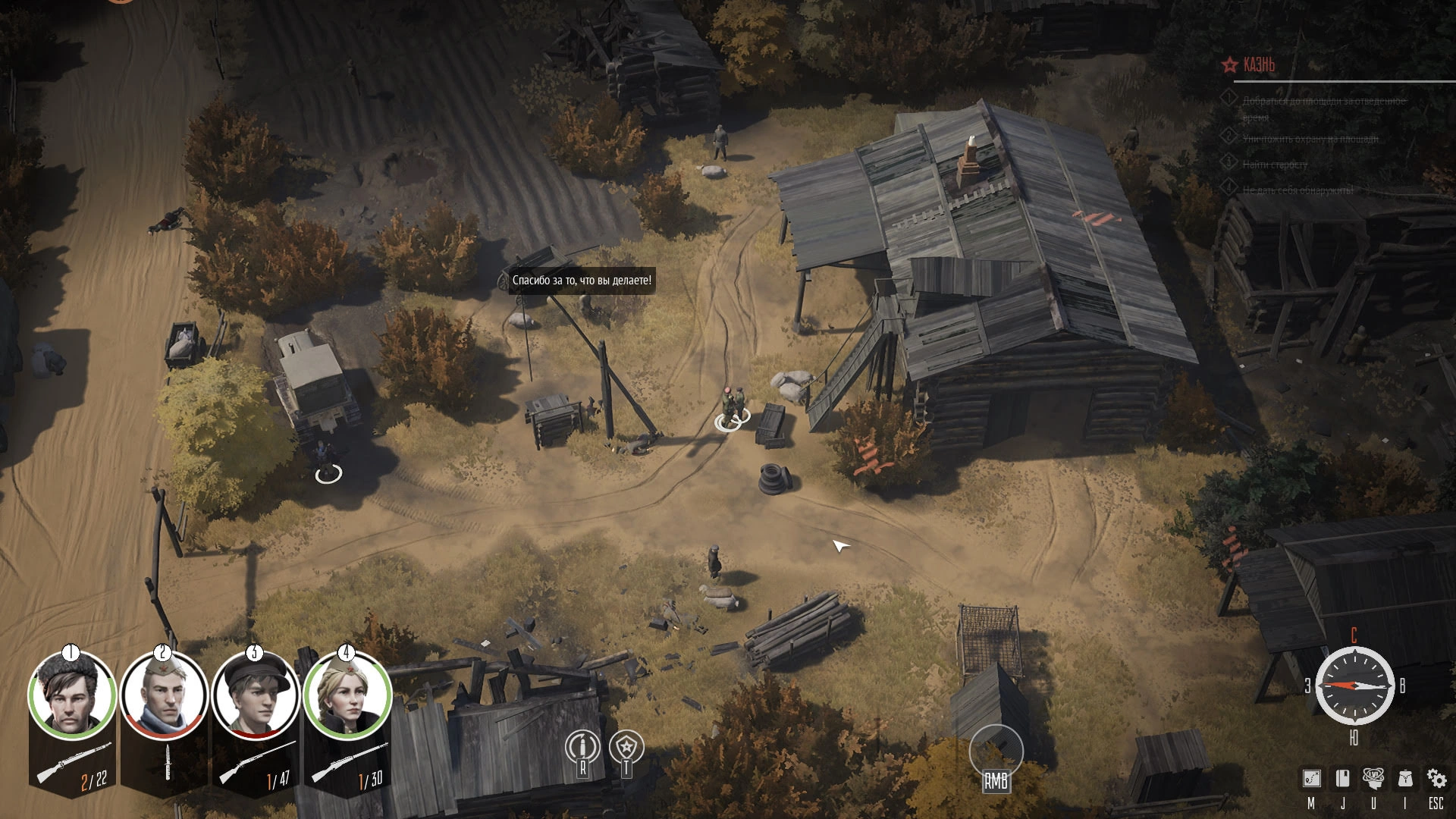The height and width of the screenshot is (819, 1456).
Task: Toggle the star badge tactical mode icon
Action: pyautogui.click(x=626, y=748)
